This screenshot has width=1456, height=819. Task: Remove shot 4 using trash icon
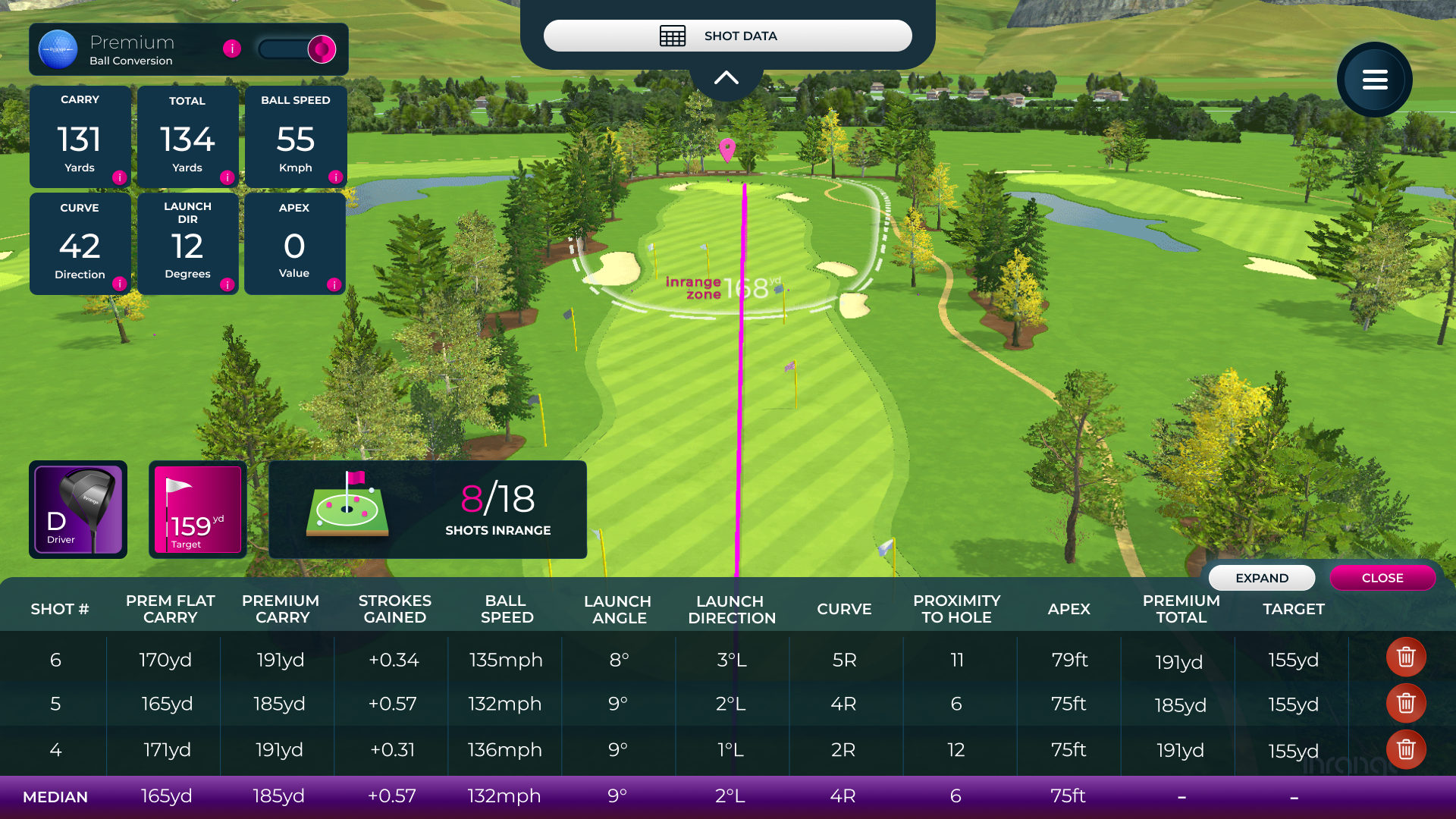coord(1406,750)
